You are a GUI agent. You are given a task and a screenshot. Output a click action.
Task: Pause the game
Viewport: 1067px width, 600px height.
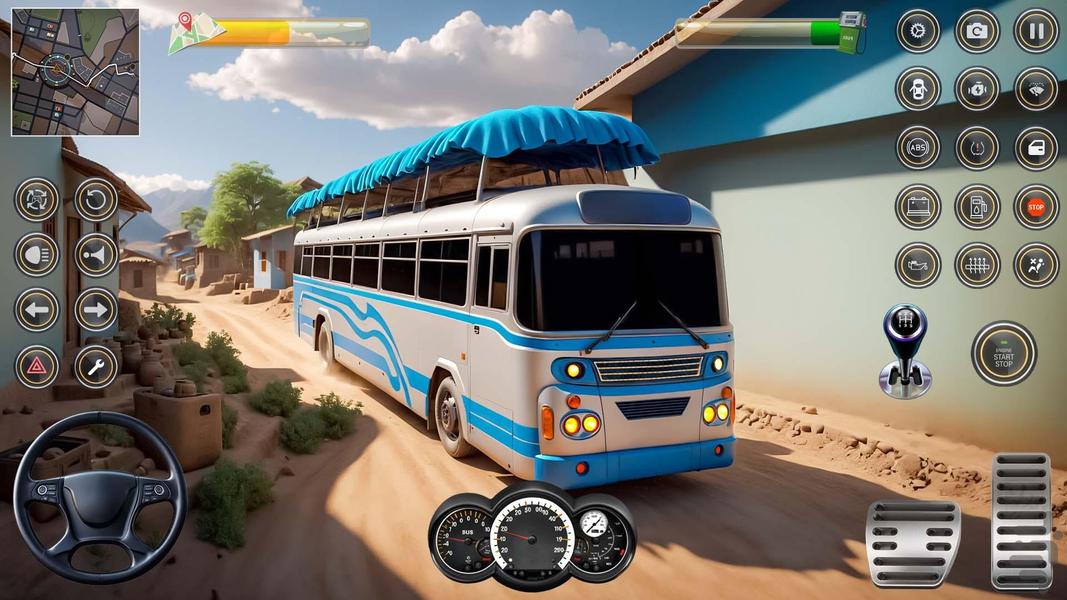coord(1036,31)
